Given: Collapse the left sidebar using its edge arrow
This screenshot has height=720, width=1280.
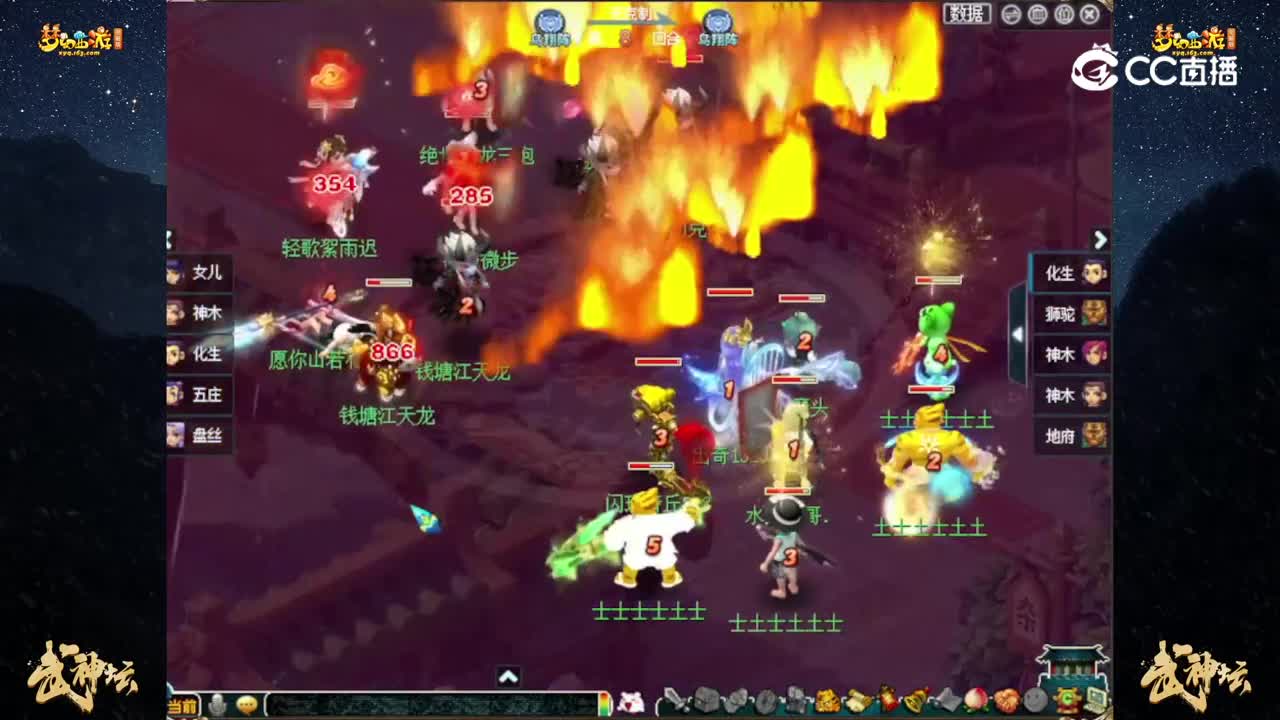Looking at the screenshot, I should (x=167, y=242).
